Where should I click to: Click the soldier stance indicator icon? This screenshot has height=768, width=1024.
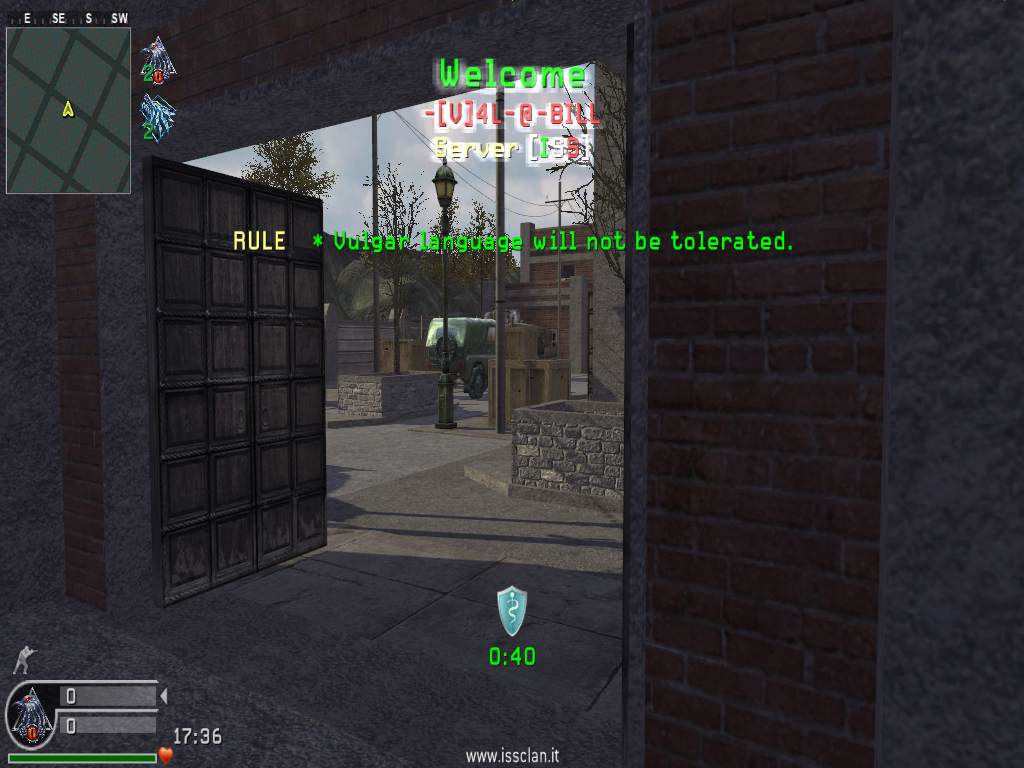click(x=23, y=660)
